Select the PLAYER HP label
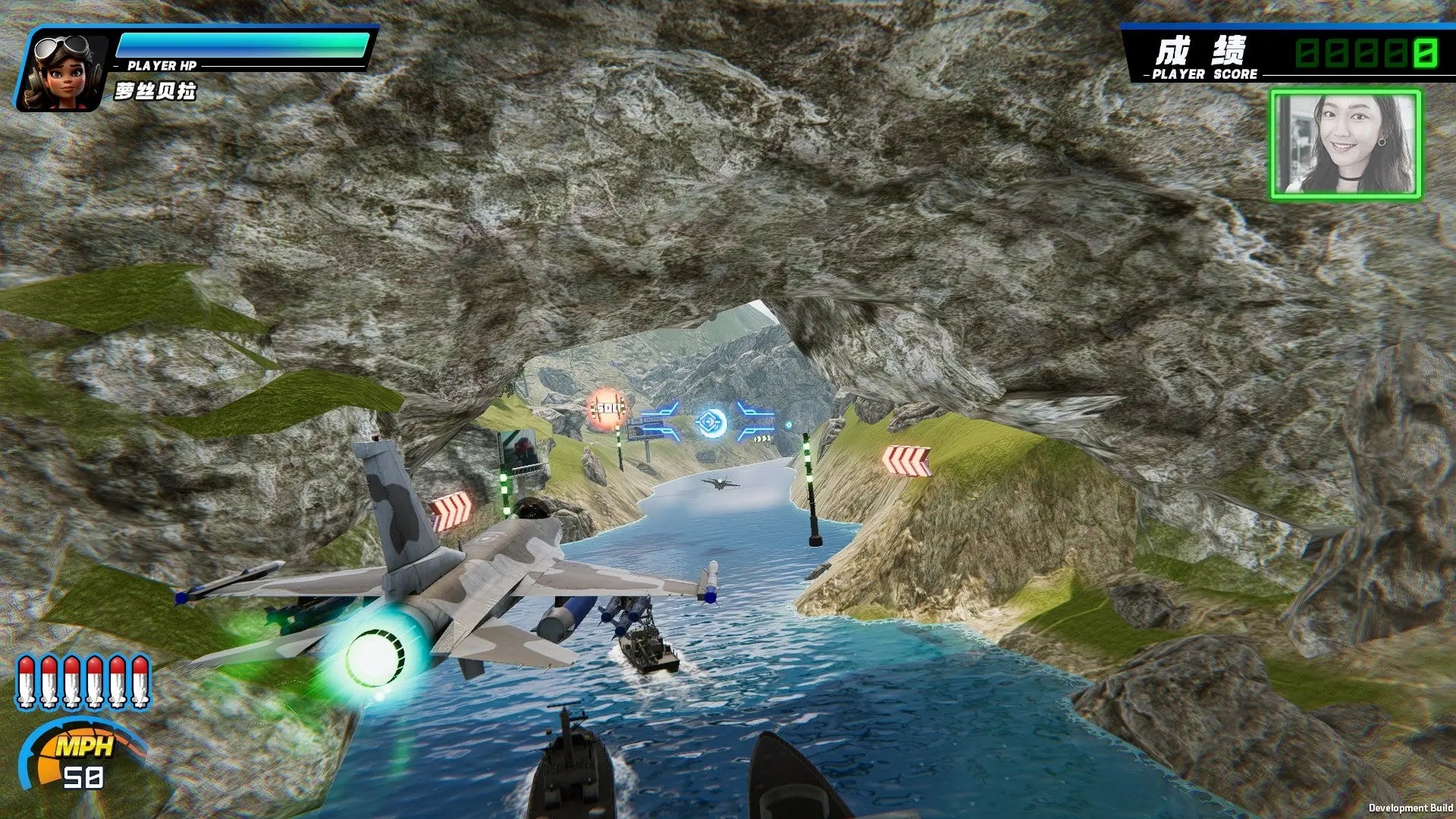Image resolution: width=1456 pixels, height=819 pixels. click(162, 64)
